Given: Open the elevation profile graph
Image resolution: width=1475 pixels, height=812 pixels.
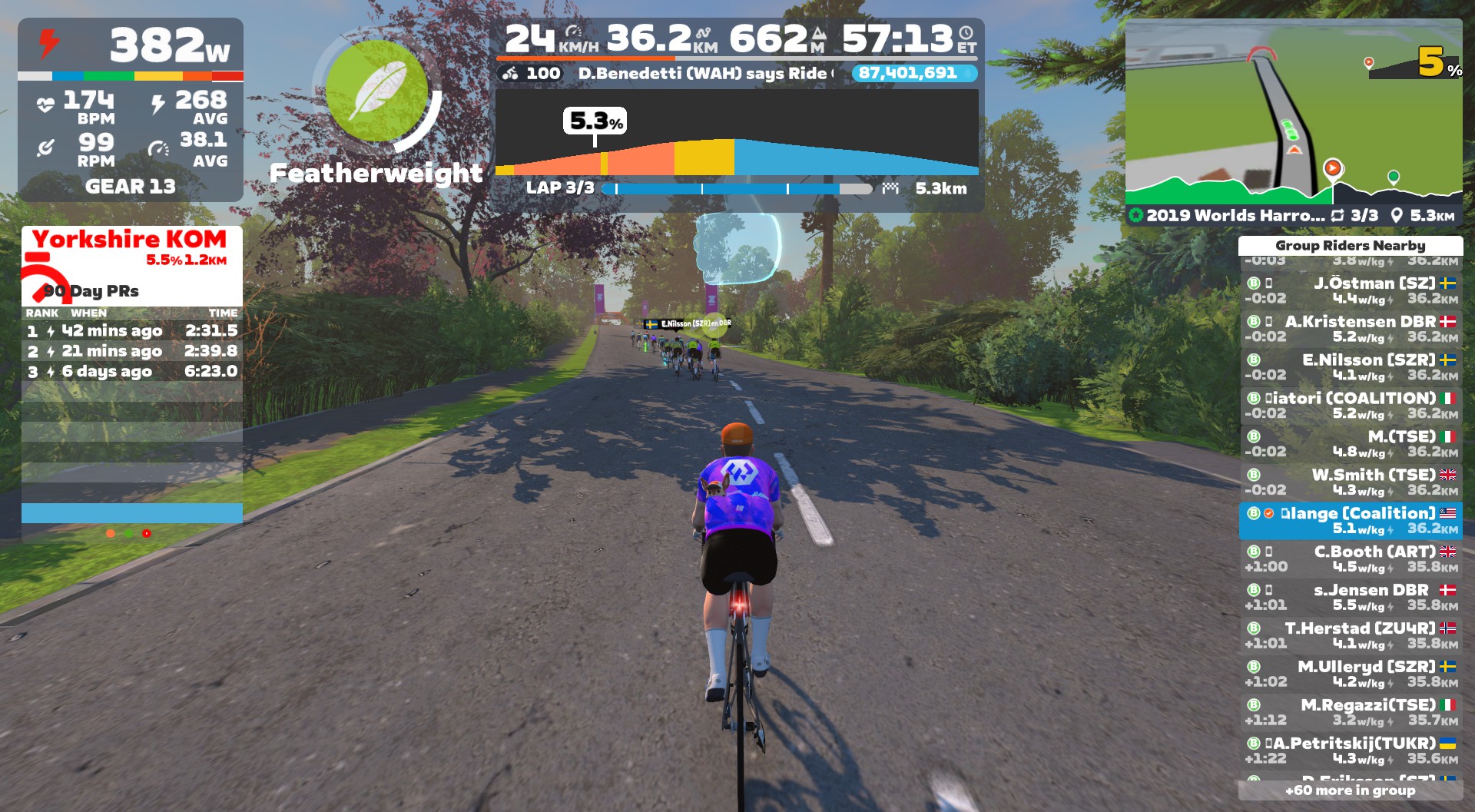Looking at the screenshot, I should (x=736, y=133).
